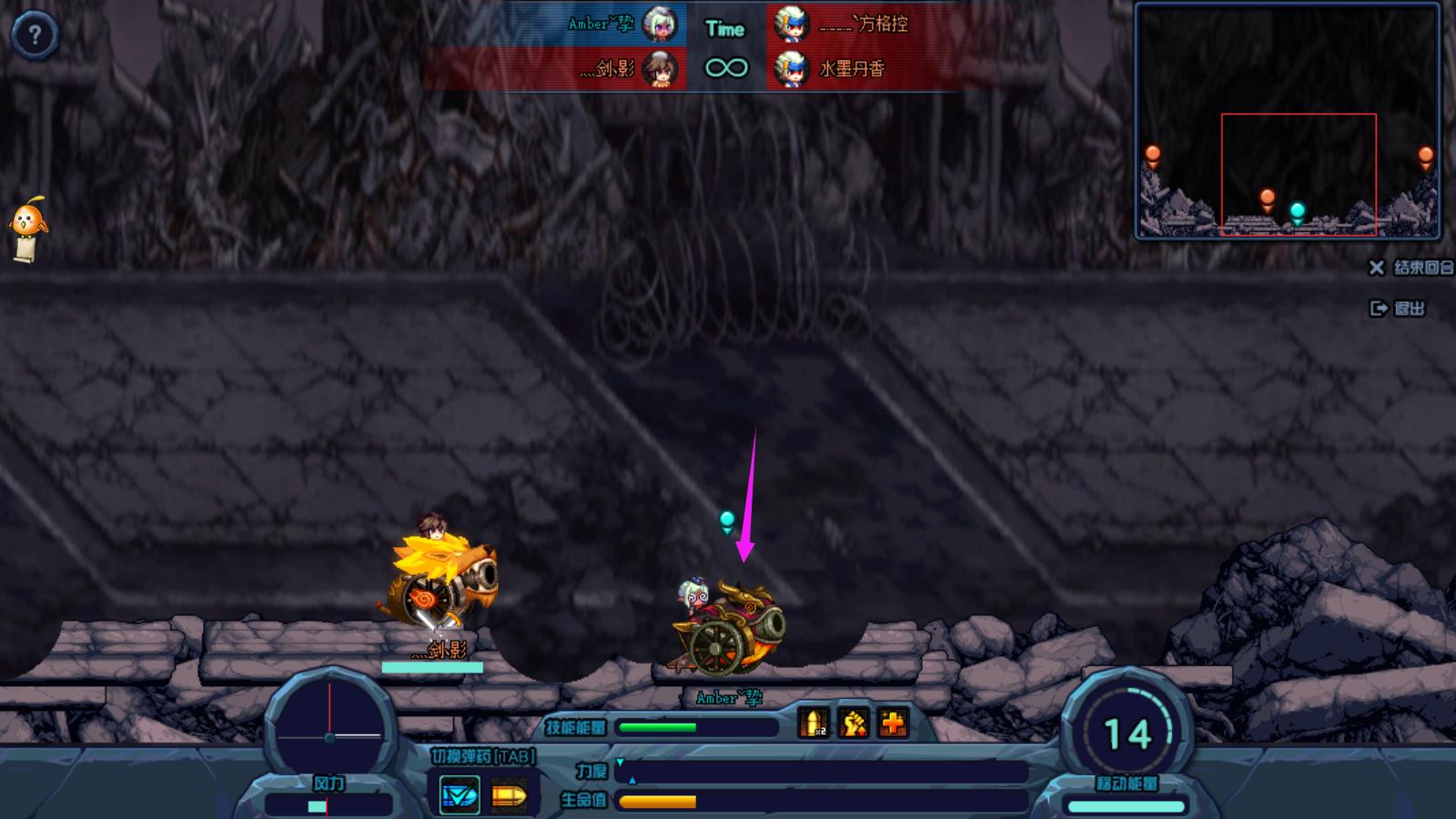This screenshot has height=819, width=1456.
Task: Switch to the yellow bullet ammo
Action: click(509, 796)
